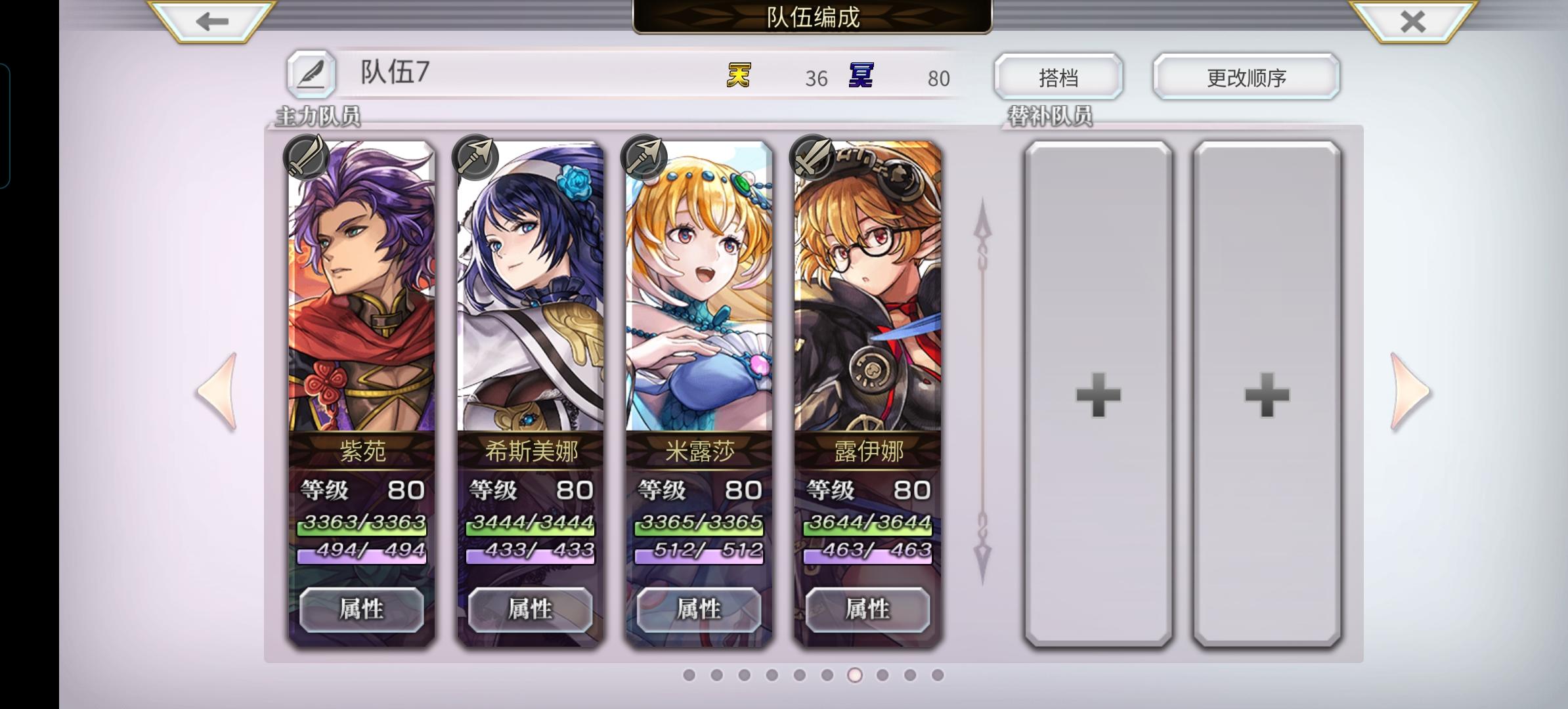Open 紫苑's 属性 attribute panel
Image resolution: width=1568 pixels, height=709 pixels.
[x=362, y=609]
